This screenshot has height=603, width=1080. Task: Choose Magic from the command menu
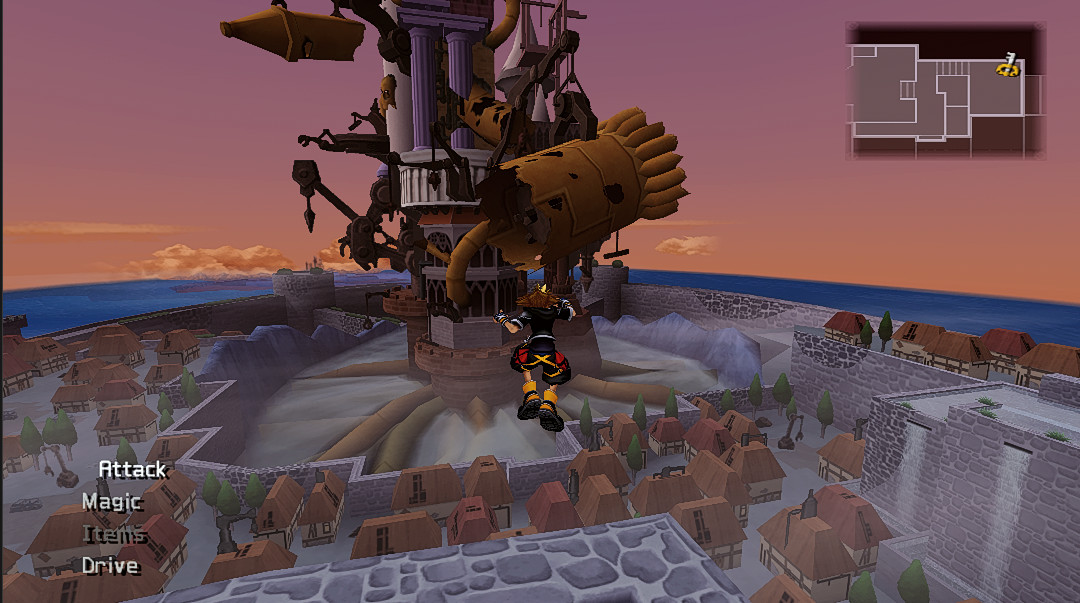point(112,501)
